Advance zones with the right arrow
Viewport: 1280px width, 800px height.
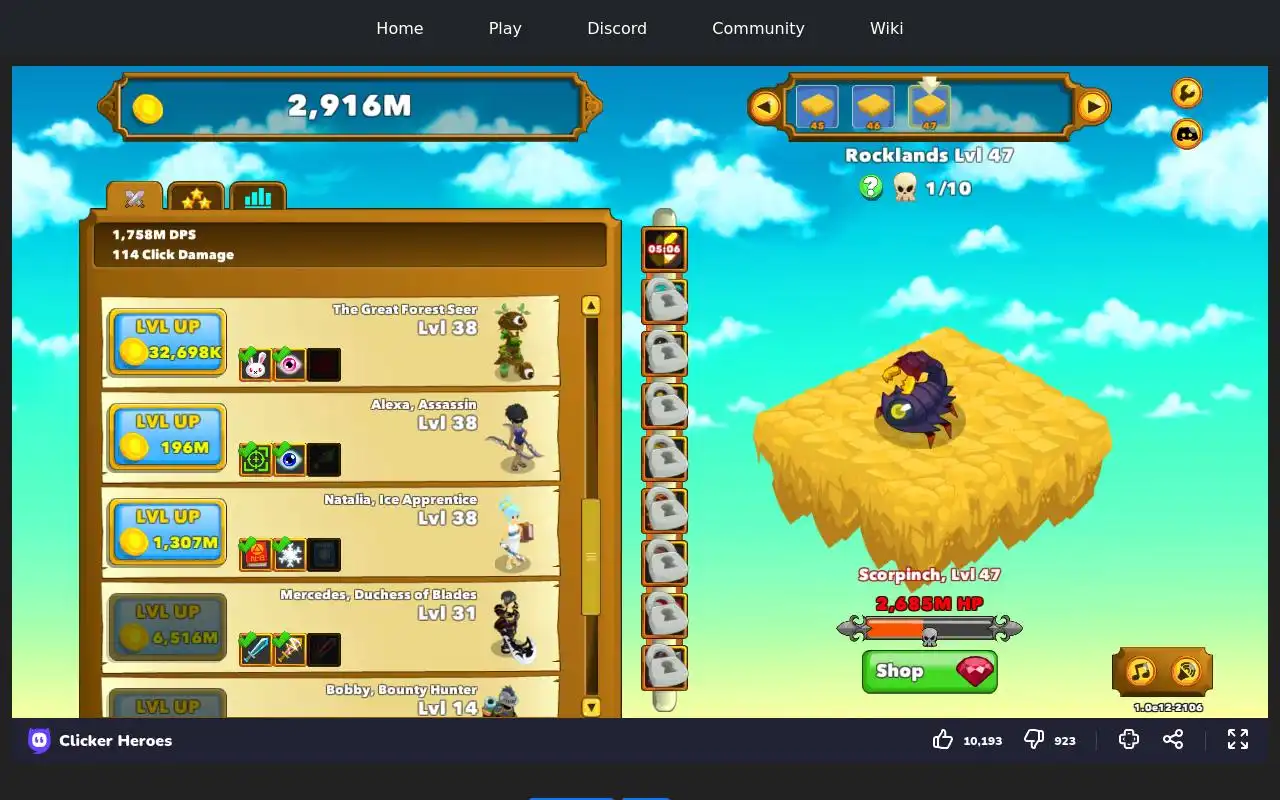click(x=1093, y=105)
